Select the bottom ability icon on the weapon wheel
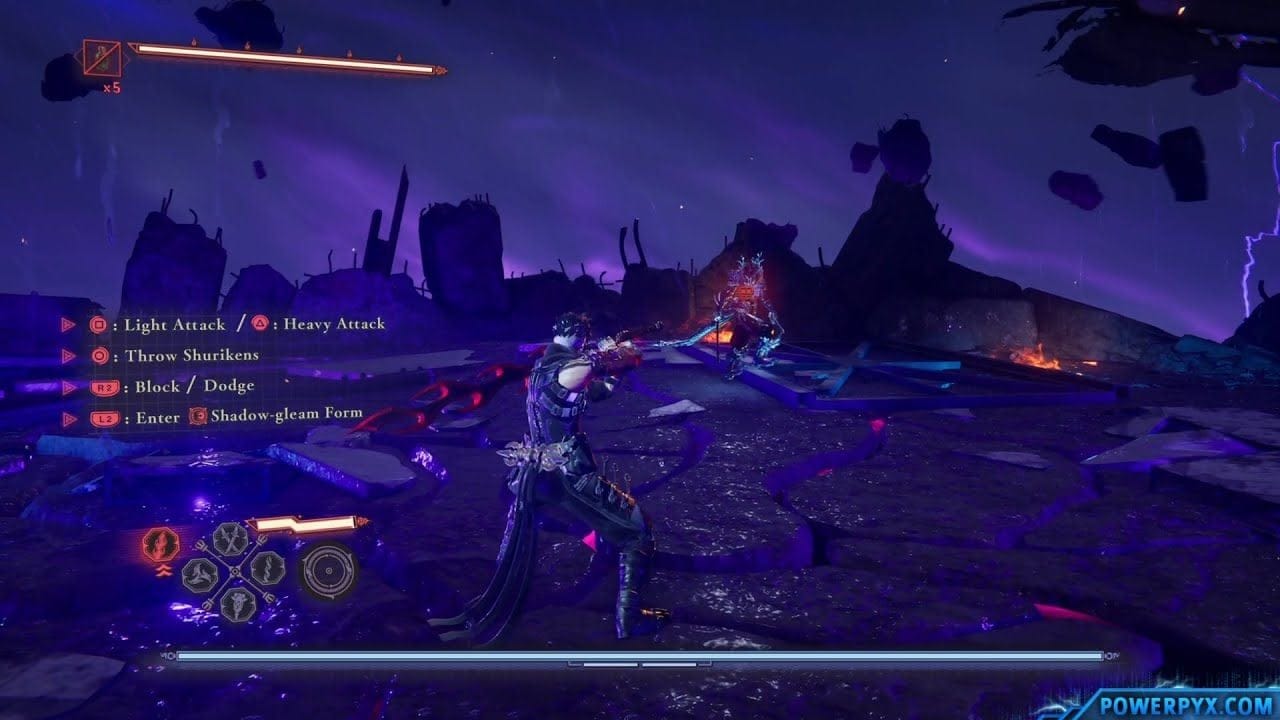Image resolution: width=1280 pixels, height=720 pixels. 236,603
